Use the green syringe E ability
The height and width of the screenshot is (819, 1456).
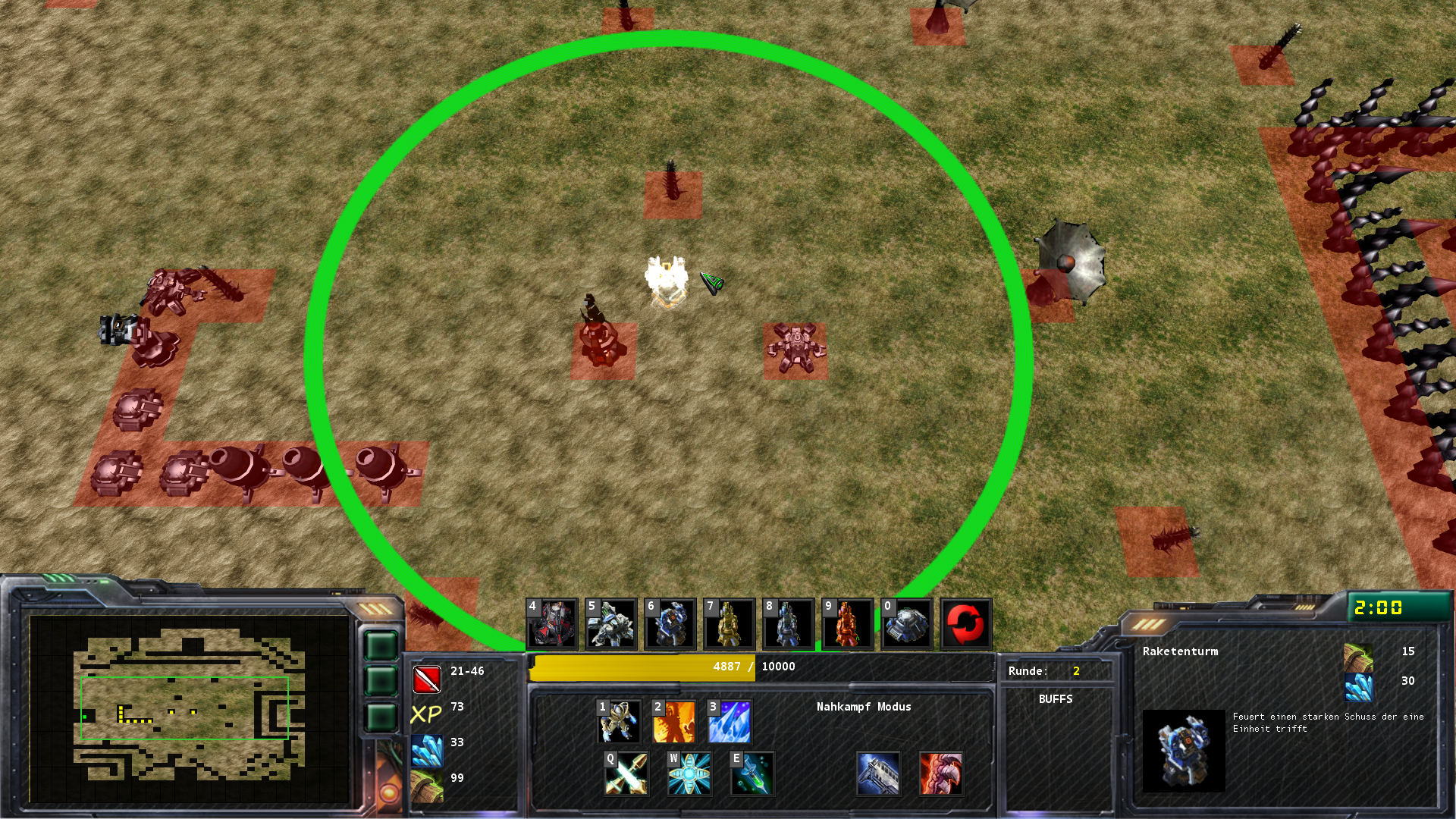click(752, 773)
